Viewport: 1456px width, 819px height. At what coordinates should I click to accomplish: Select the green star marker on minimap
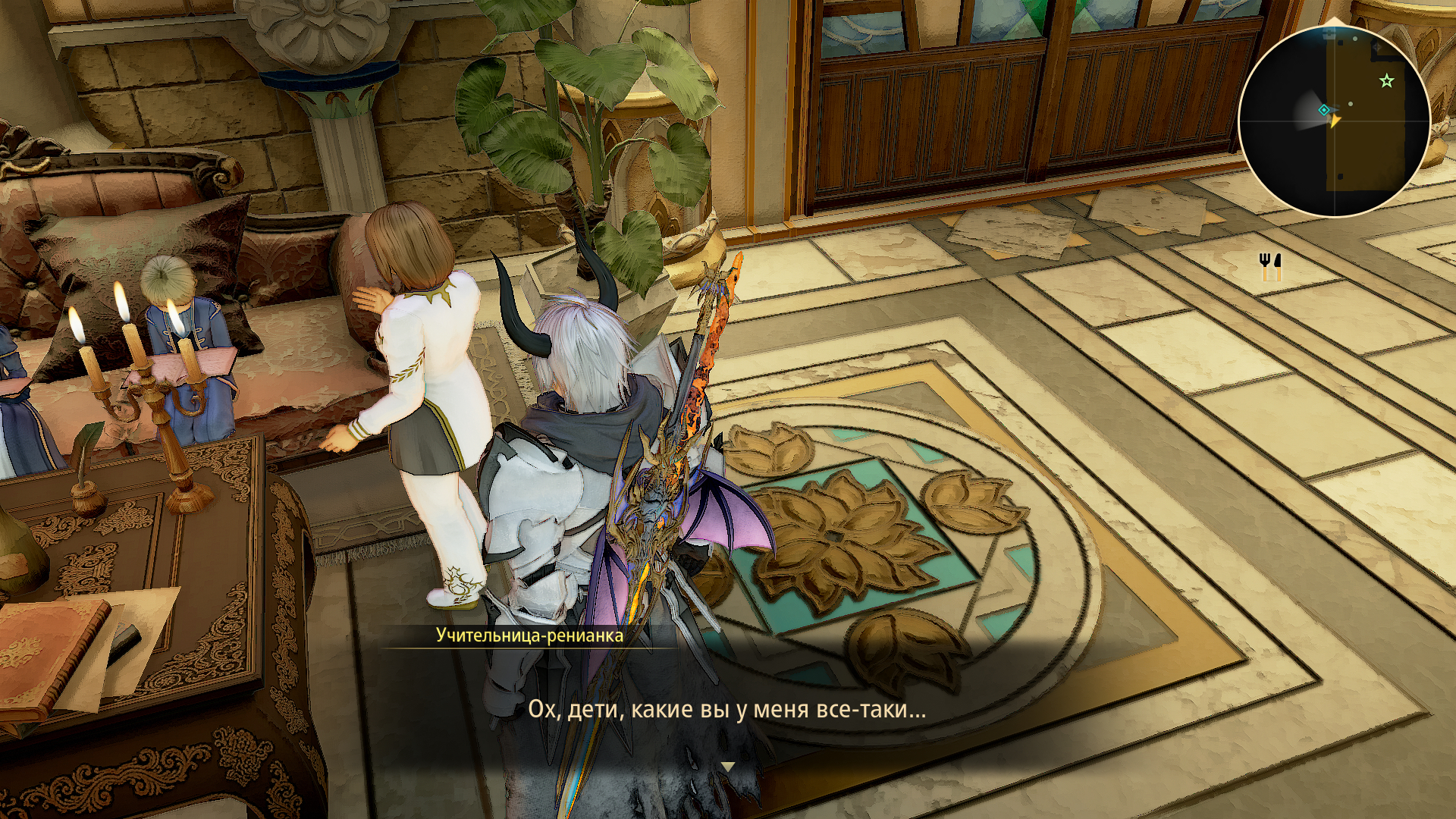pyautogui.click(x=1387, y=80)
